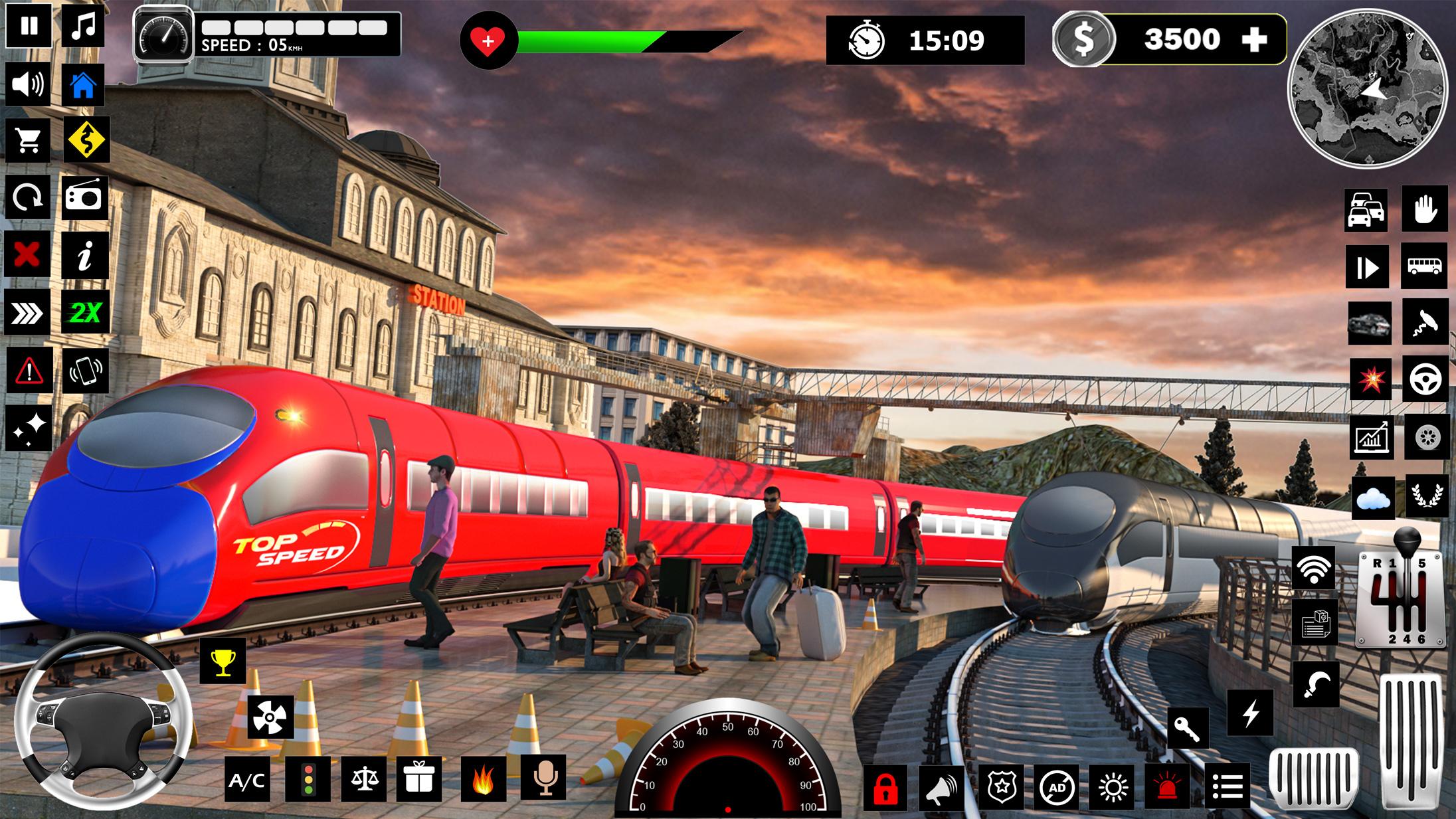This screenshot has height=819, width=1456.
Task: Click the red X button
Action: coord(27,254)
